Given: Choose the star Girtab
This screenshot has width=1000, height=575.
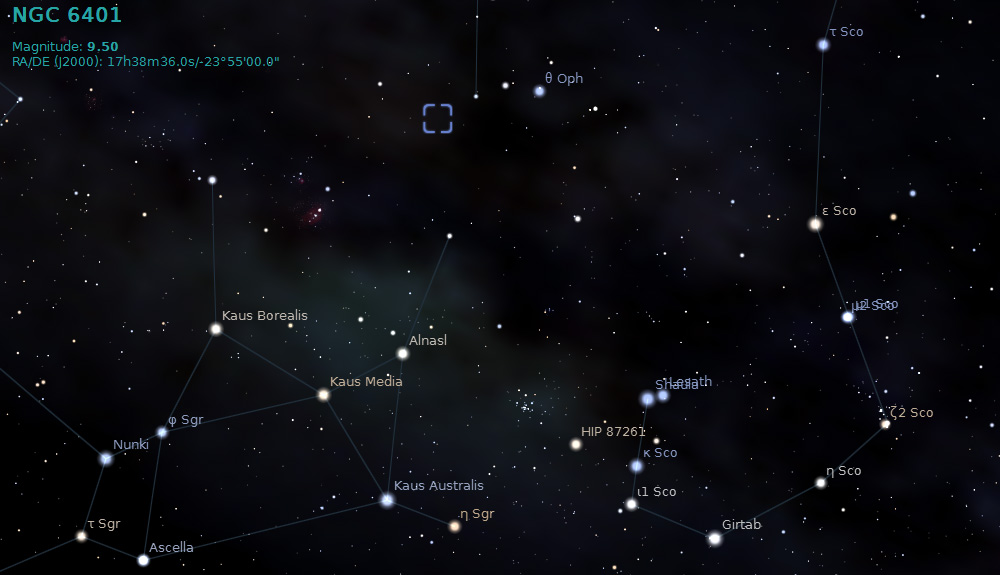Looking at the screenshot, I should [714, 539].
